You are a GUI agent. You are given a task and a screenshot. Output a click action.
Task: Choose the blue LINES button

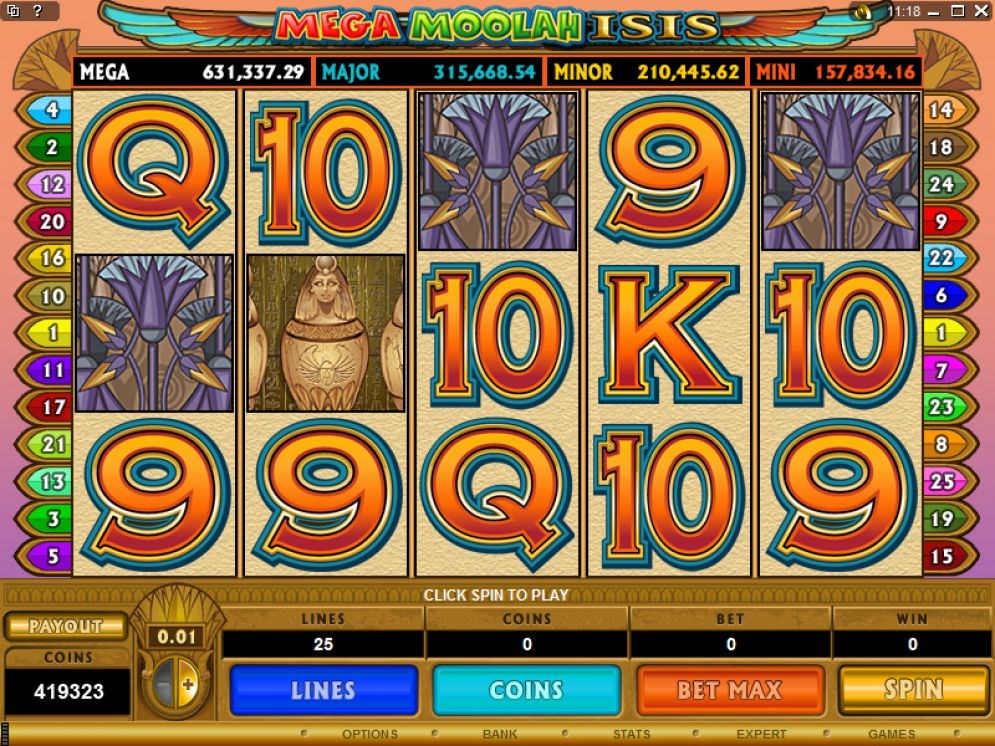[x=323, y=689]
